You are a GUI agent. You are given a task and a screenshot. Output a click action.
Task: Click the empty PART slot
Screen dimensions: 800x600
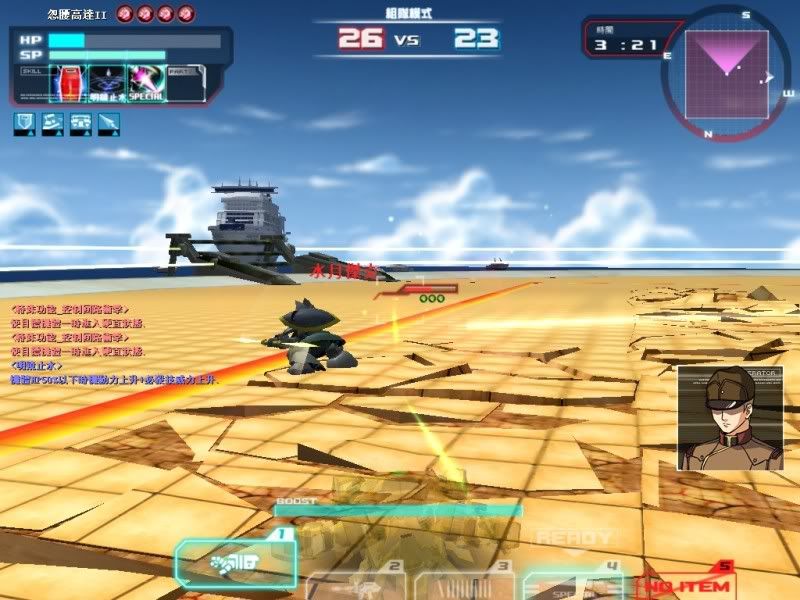point(186,83)
